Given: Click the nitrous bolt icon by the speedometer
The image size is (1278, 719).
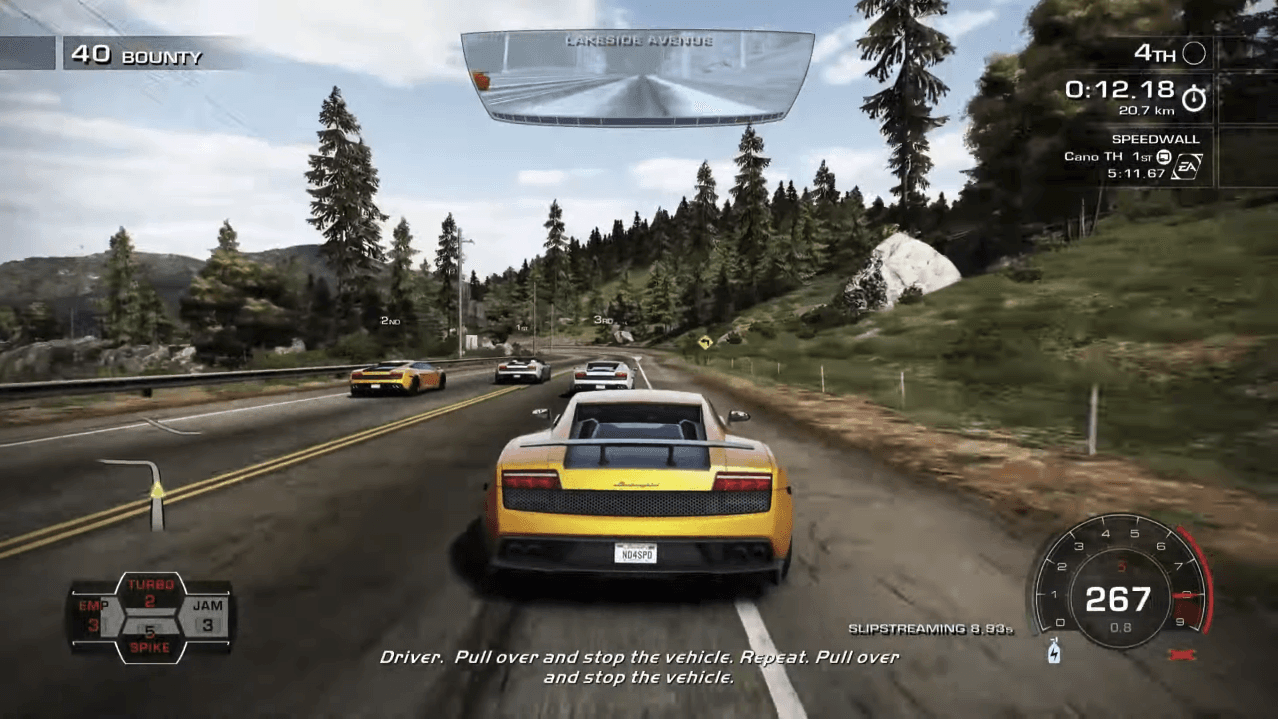Looking at the screenshot, I should 1054,652.
